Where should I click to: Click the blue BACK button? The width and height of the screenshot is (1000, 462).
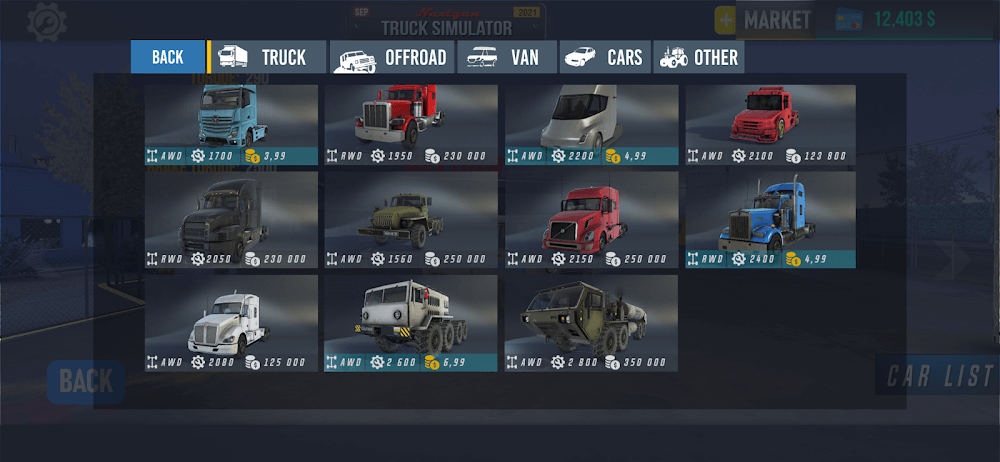pyautogui.click(x=167, y=57)
